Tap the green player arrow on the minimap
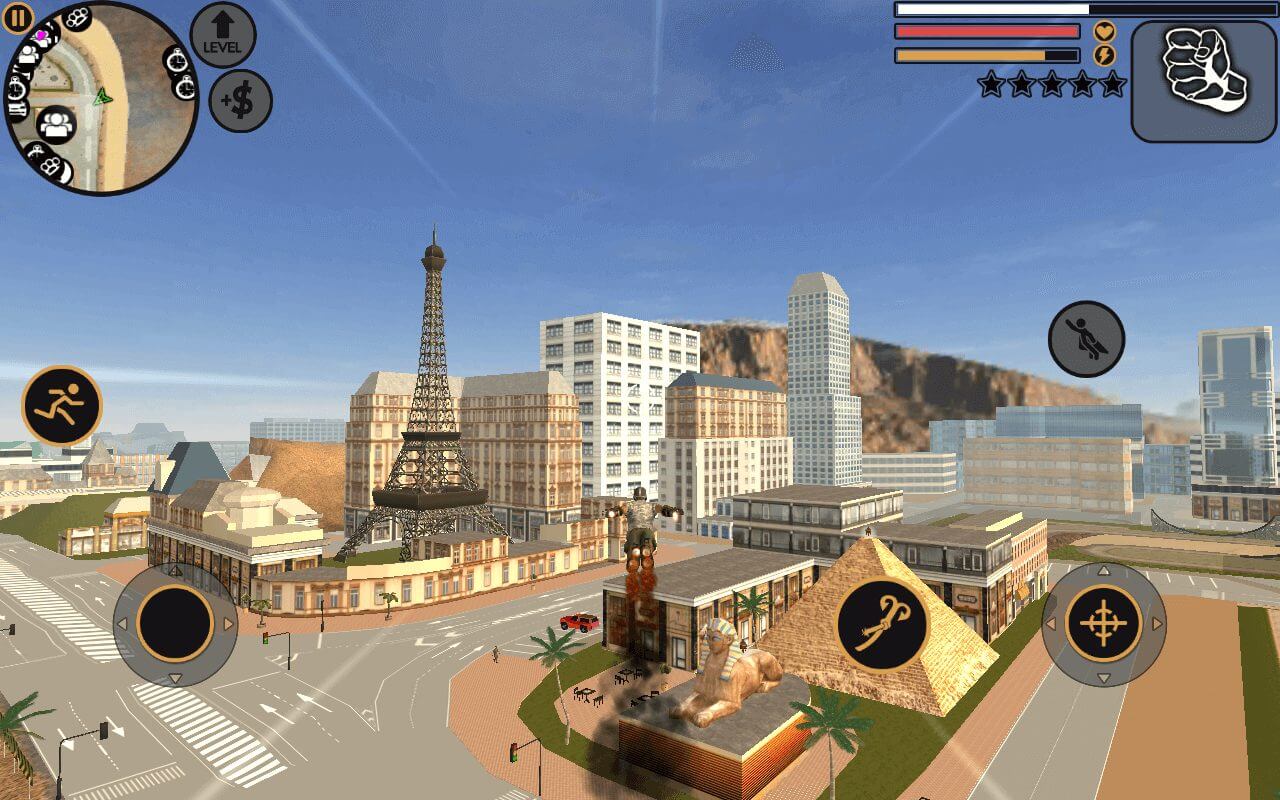Image resolution: width=1280 pixels, height=800 pixels. 101,99
